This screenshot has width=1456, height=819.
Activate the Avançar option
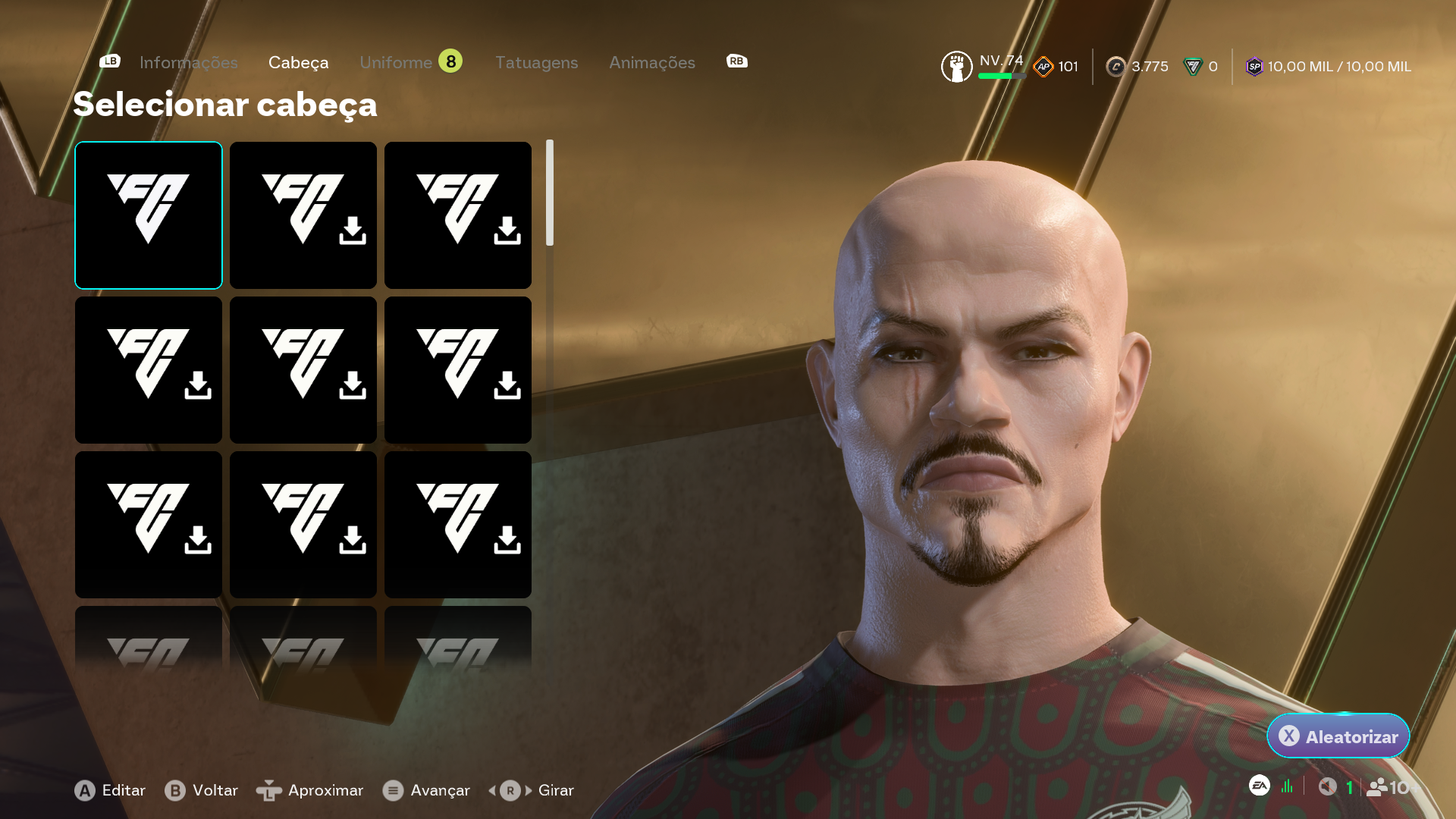coord(426,790)
